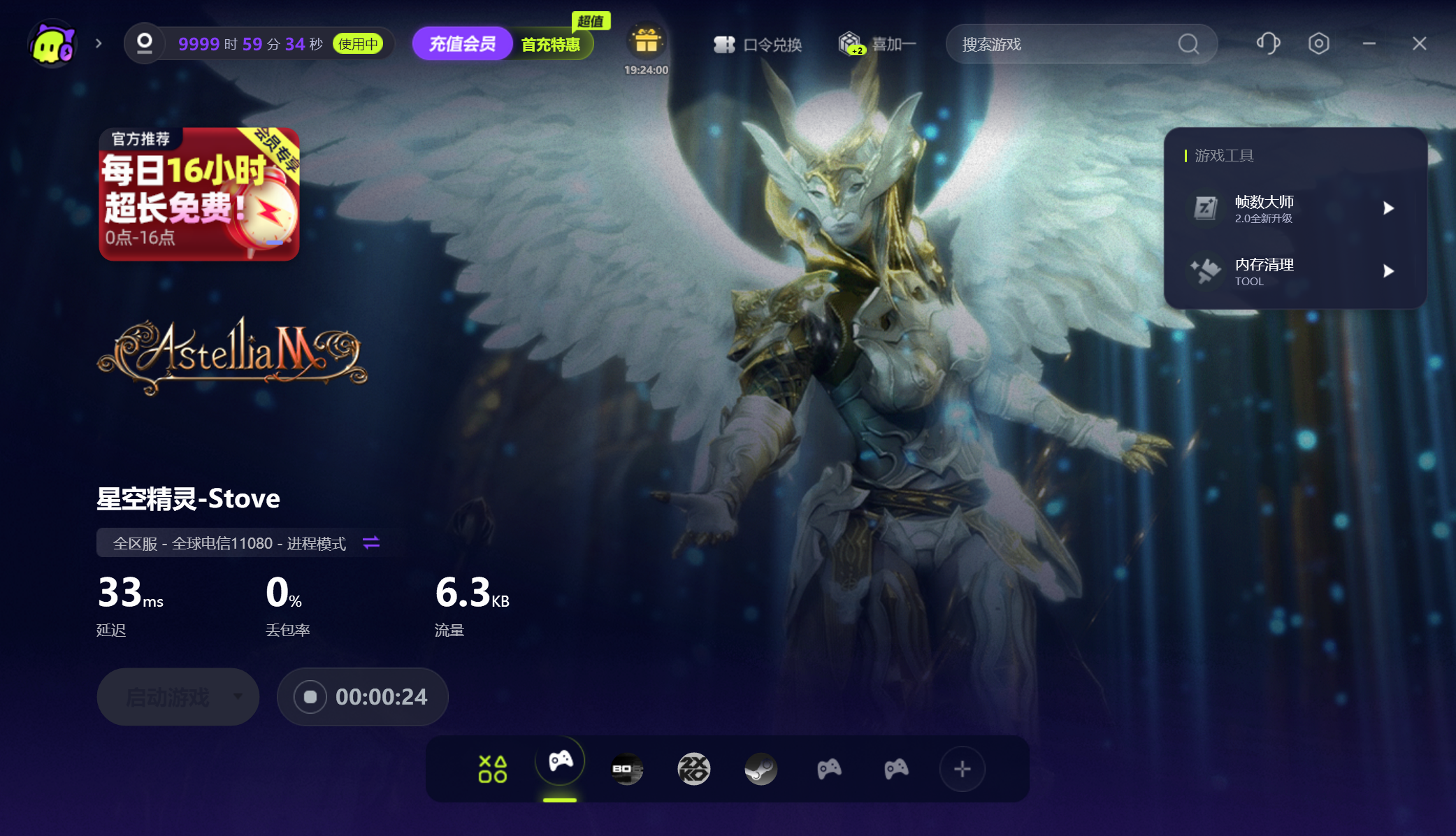Open the 每日16小时超长免费 promotion banner
Image resolution: width=1456 pixels, height=836 pixels.
click(x=199, y=194)
